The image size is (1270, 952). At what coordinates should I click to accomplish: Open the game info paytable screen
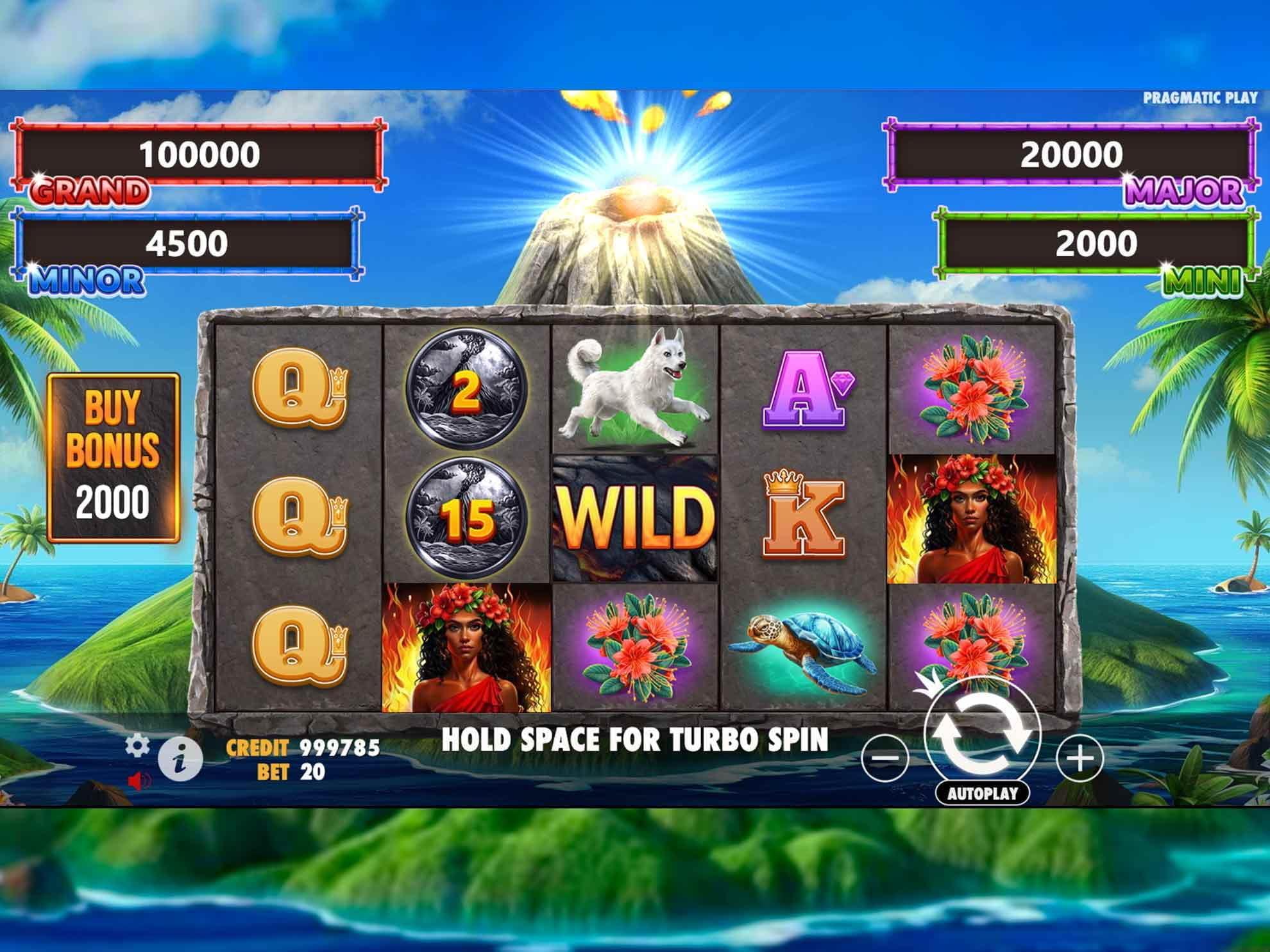(x=181, y=760)
